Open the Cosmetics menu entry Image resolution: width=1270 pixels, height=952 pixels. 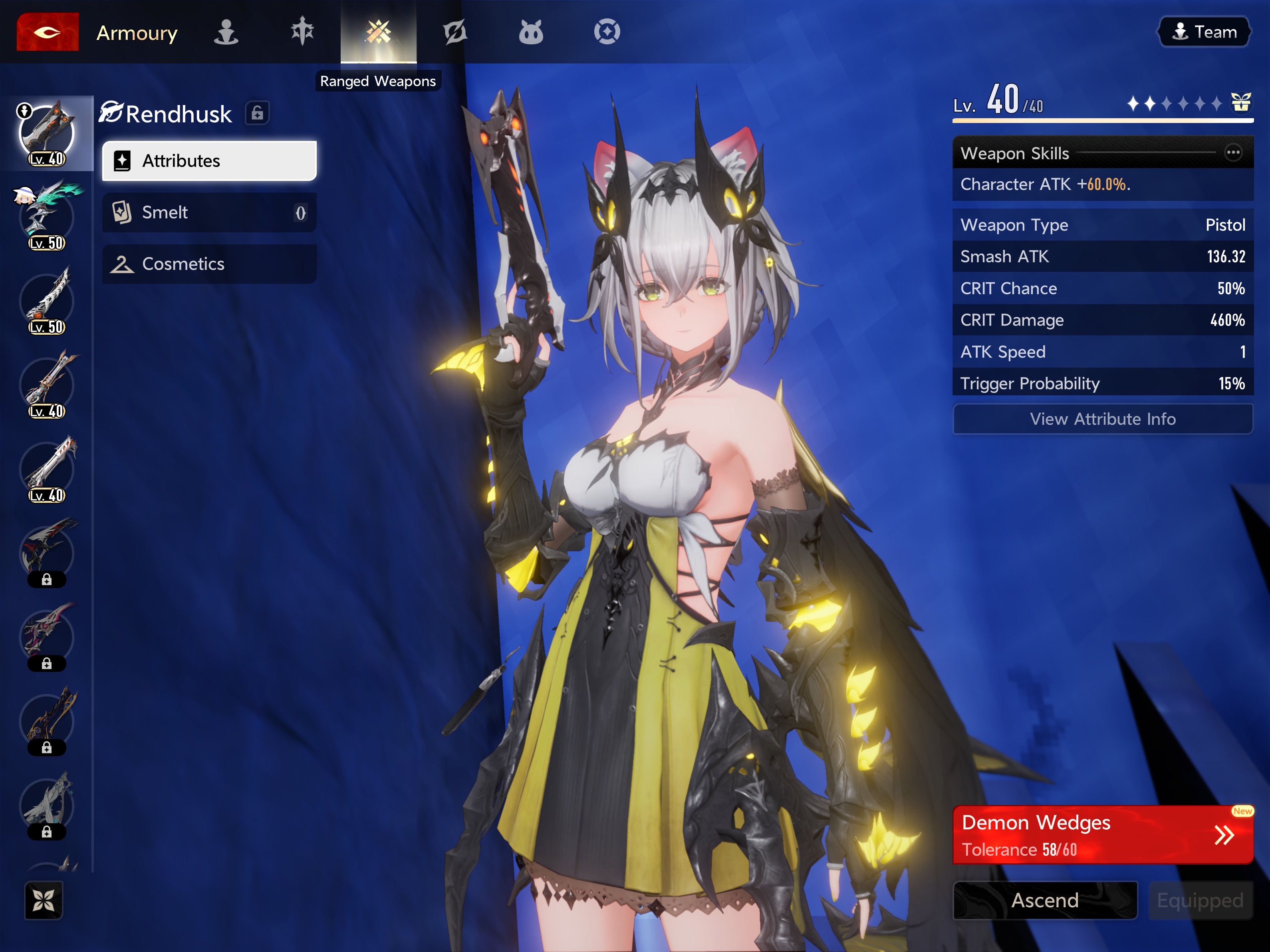click(209, 264)
